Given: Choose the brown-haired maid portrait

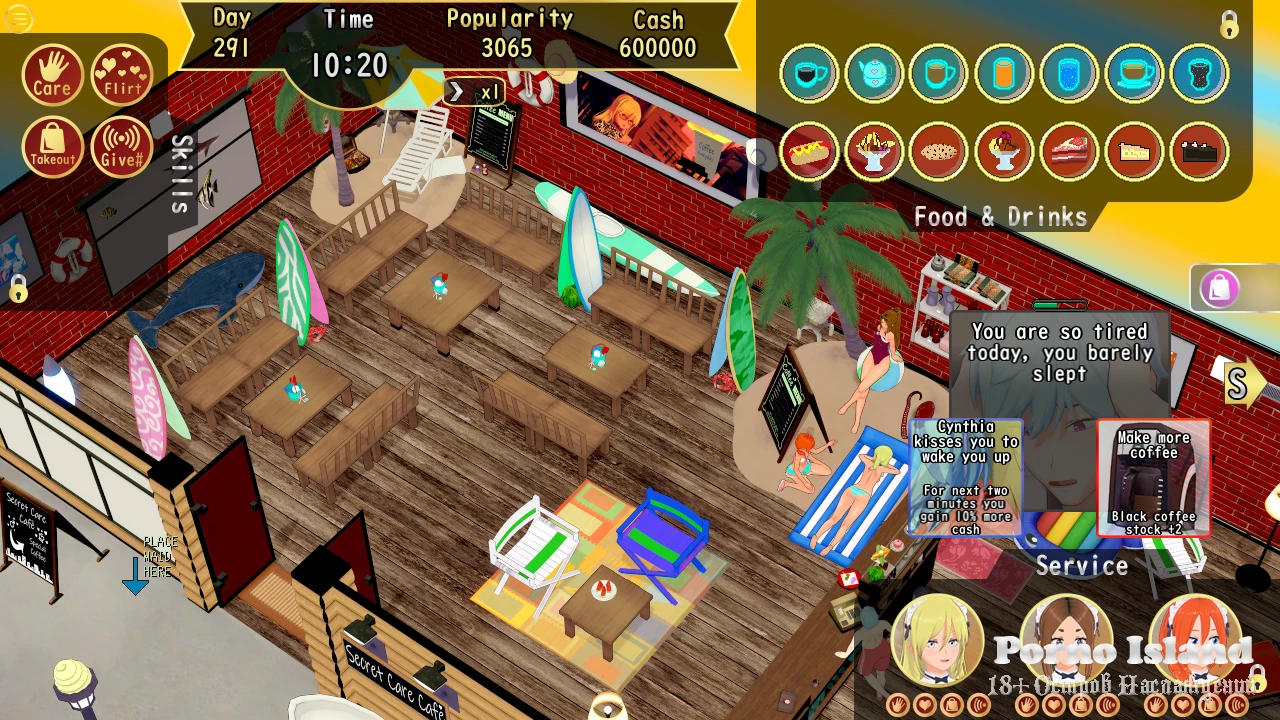Looking at the screenshot, I should (x=1066, y=640).
